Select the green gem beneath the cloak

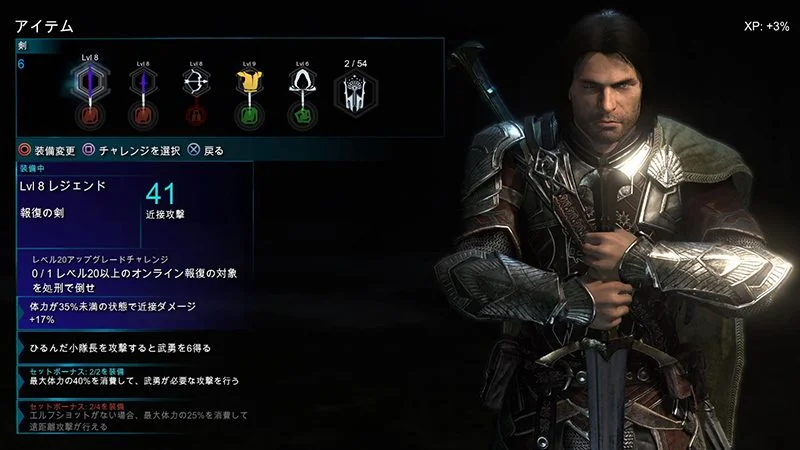pyautogui.click(x=302, y=118)
